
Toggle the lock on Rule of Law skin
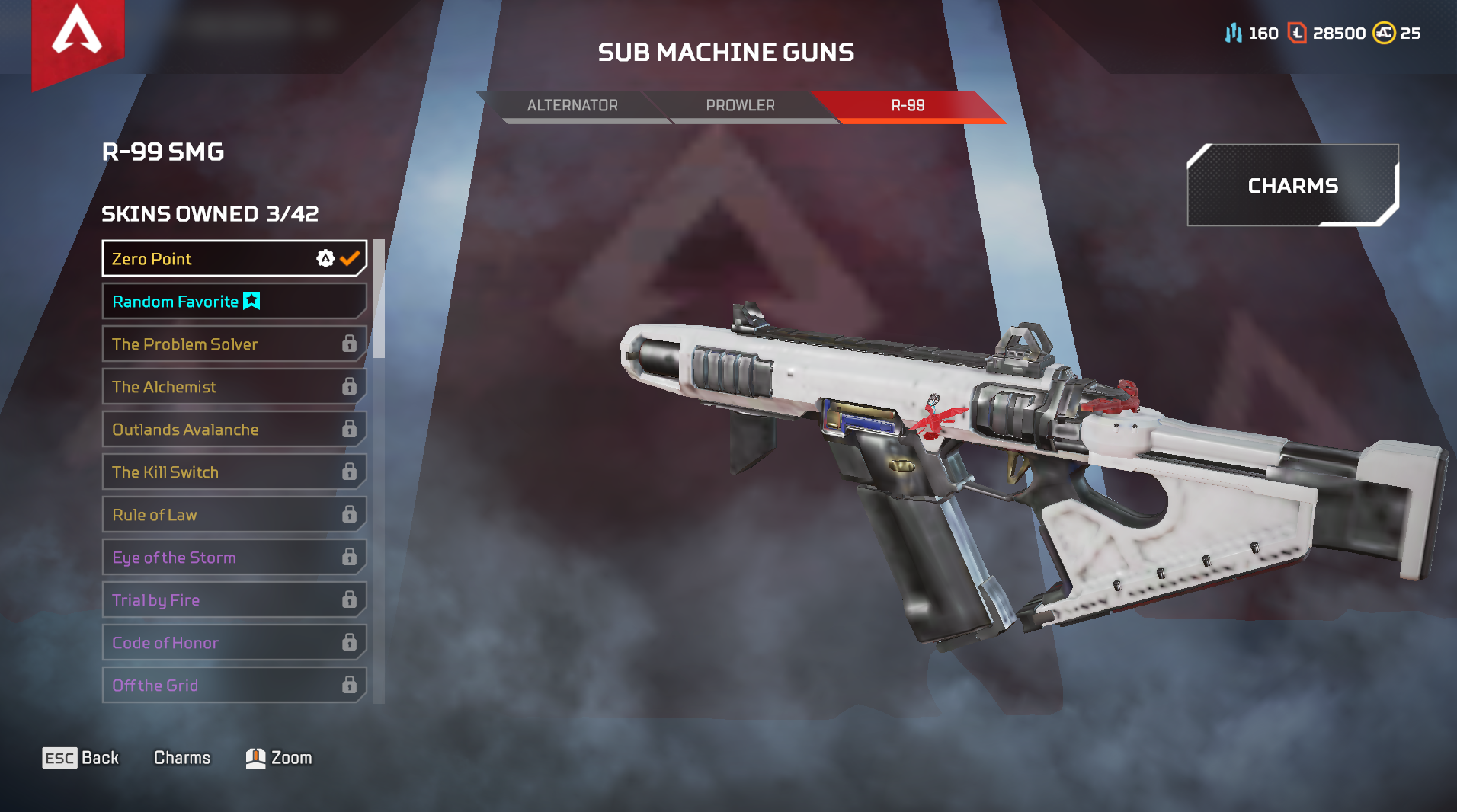point(349,514)
